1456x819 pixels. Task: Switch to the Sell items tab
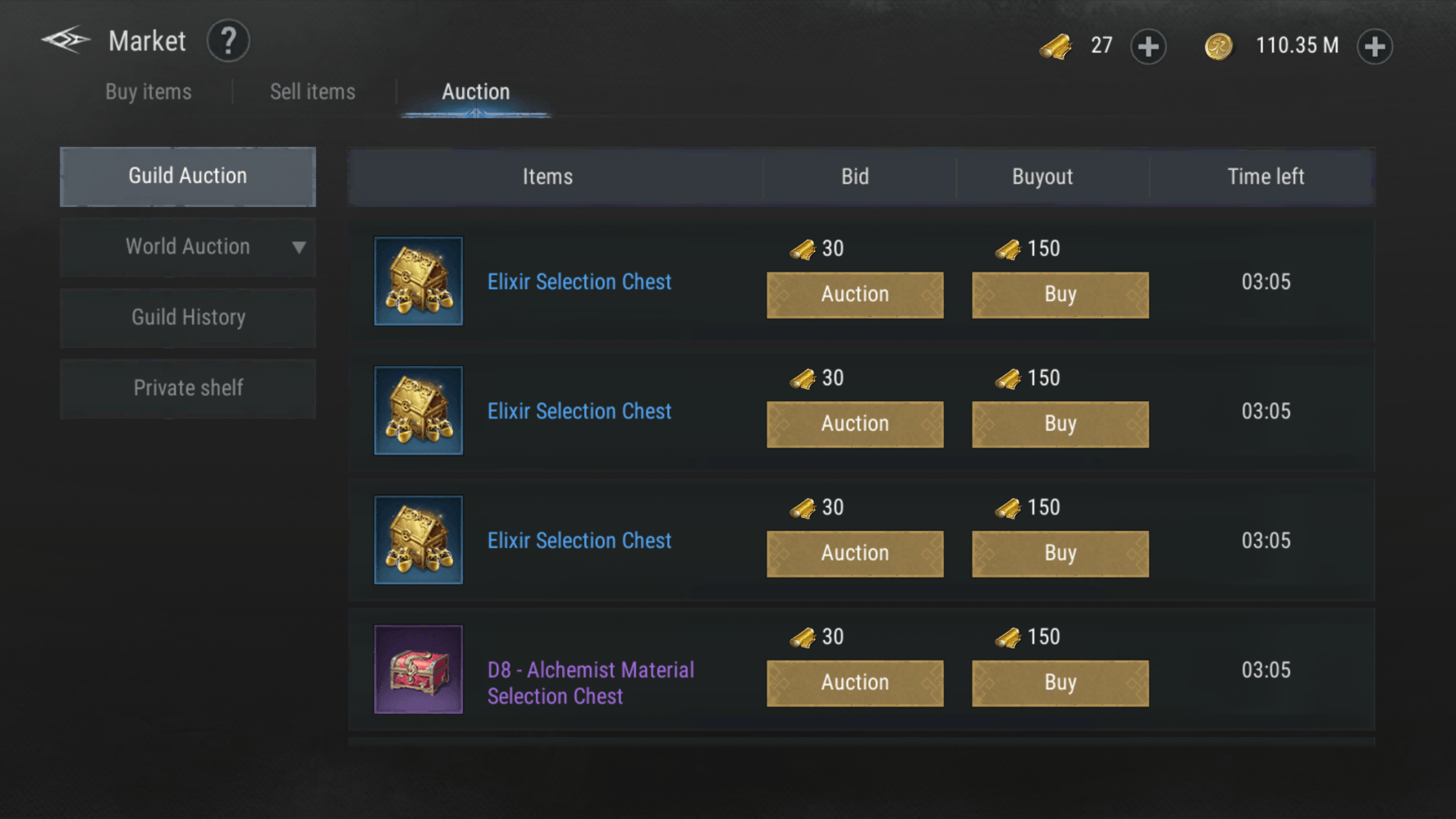[313, 92]
